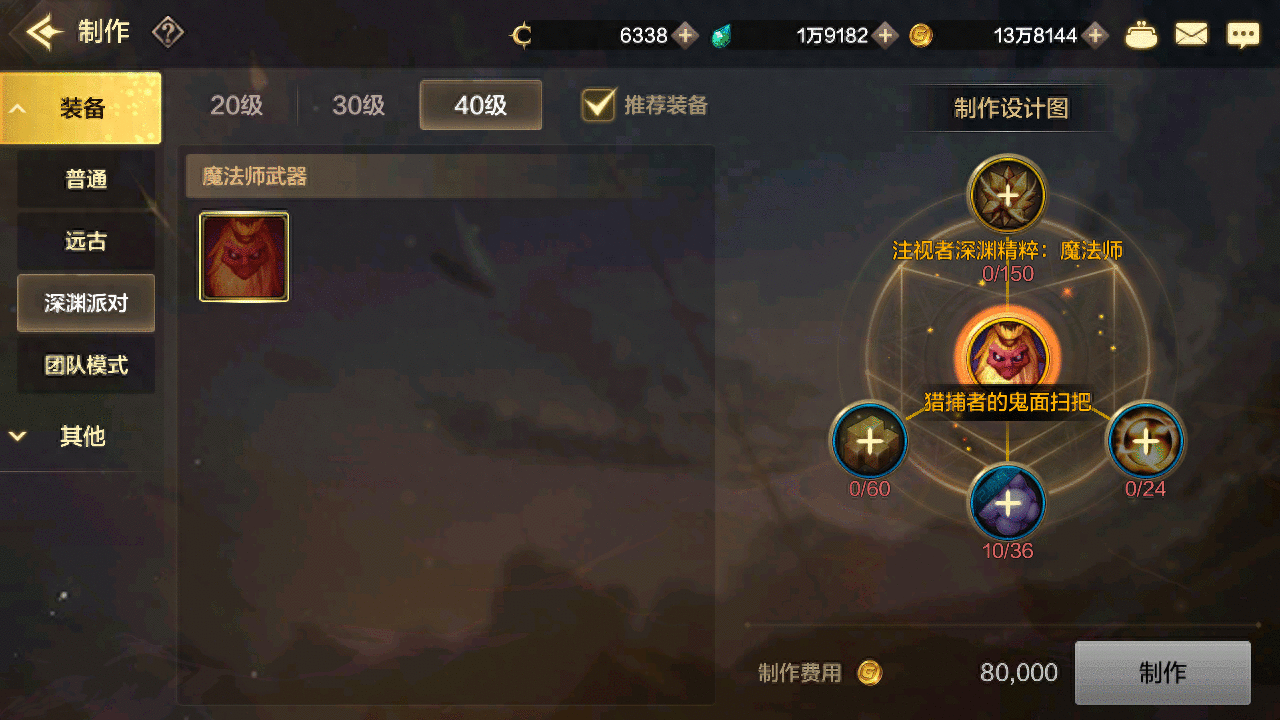Switch to the 20级 tab
Image resolution: width=1280 pixels, height=720 pixels.
pos(236,105)
